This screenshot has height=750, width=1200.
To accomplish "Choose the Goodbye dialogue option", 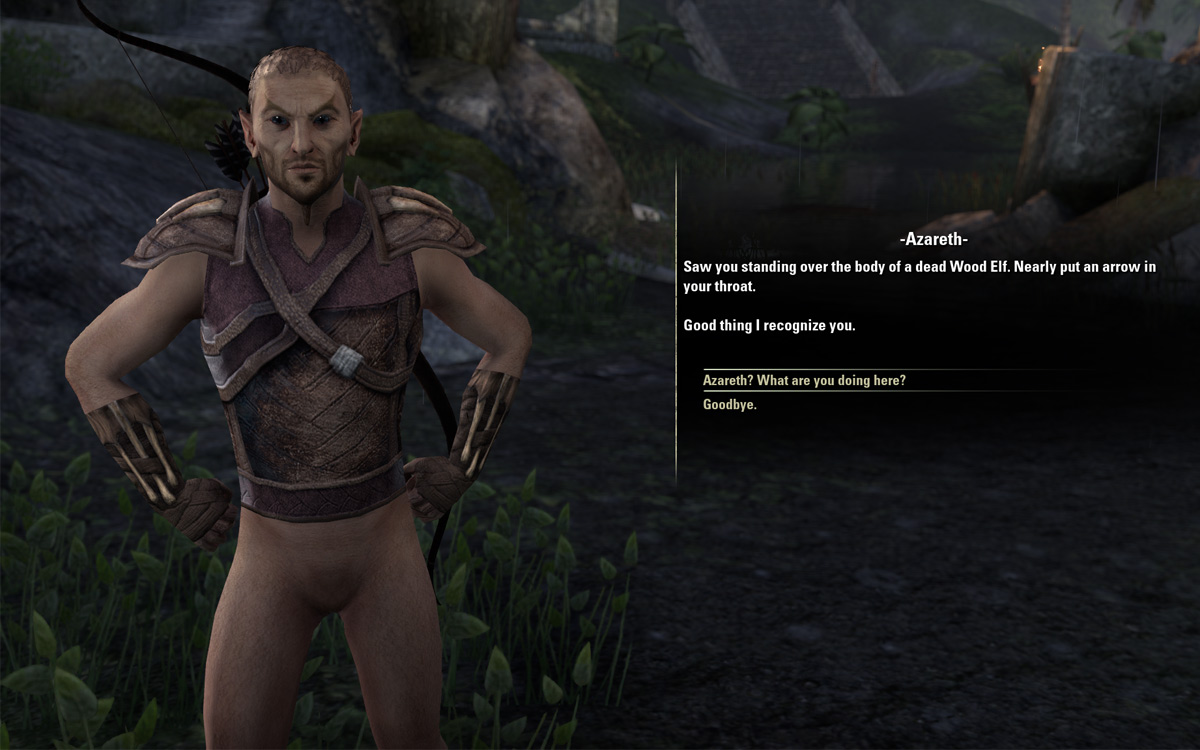I will point(730,405).
